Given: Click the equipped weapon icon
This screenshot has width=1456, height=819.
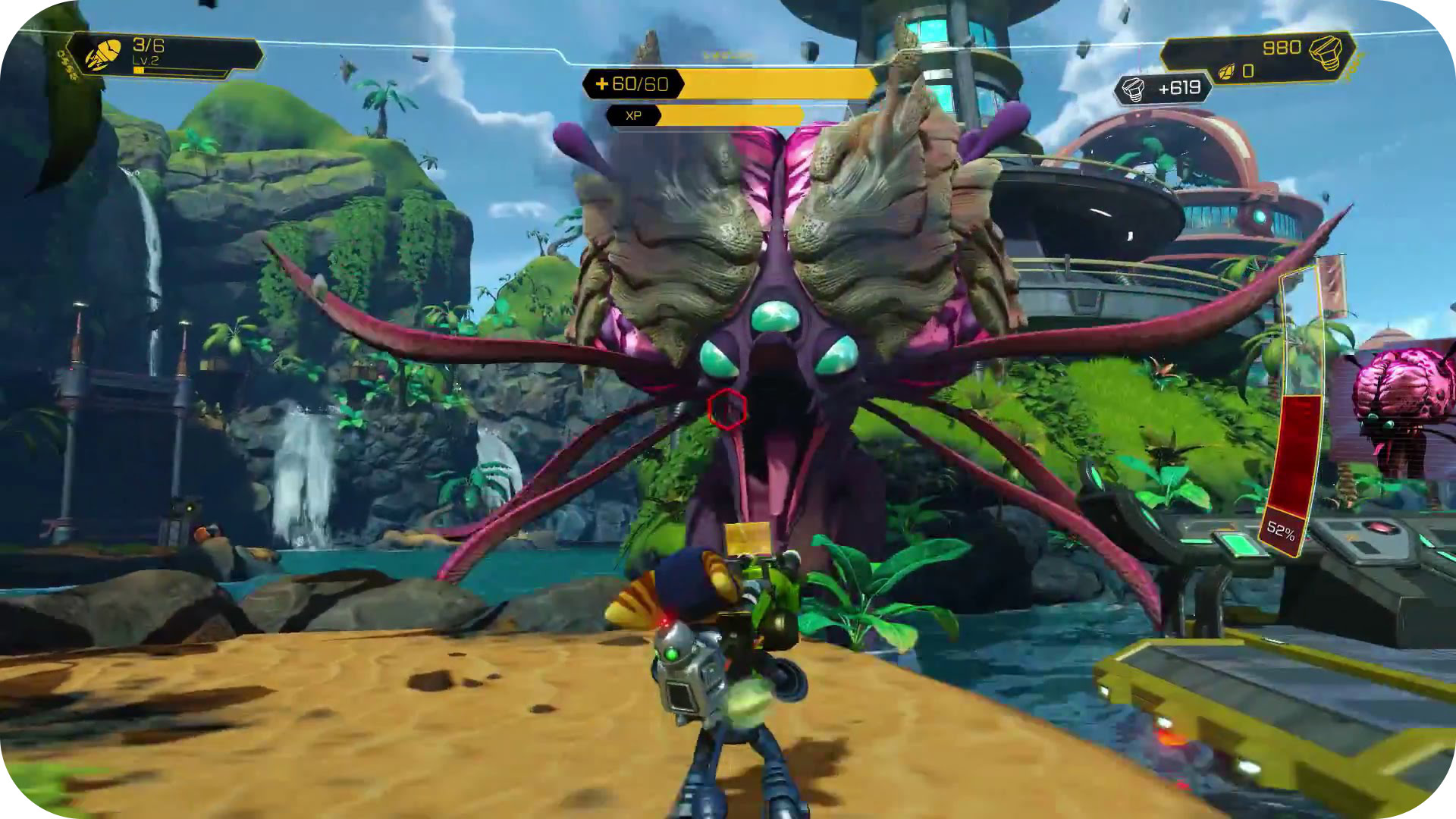Looking at the screenshot, I should point(102,55).
